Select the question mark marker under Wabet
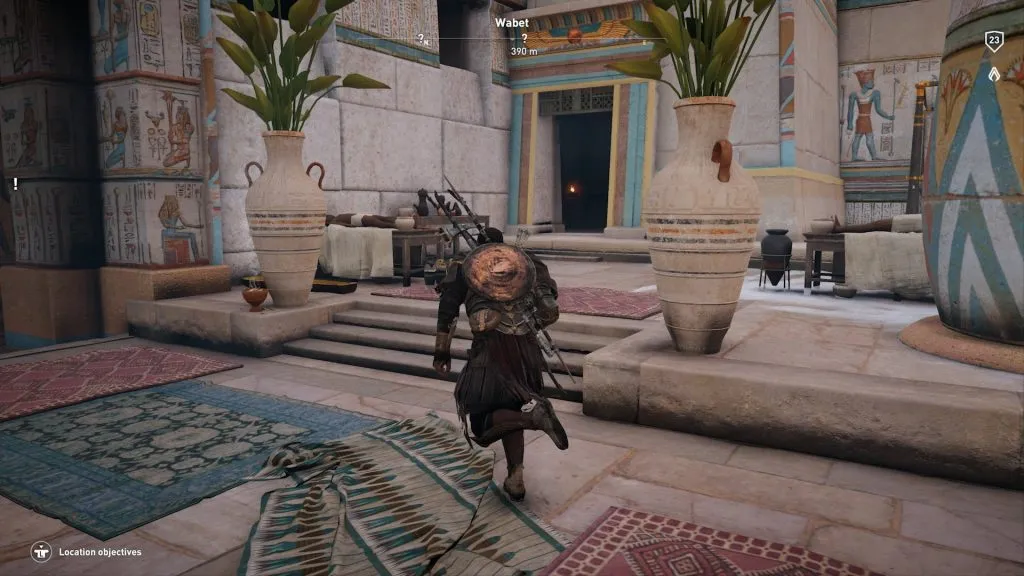The height and width of the screenshot is (576, 1024). point(524,38)
